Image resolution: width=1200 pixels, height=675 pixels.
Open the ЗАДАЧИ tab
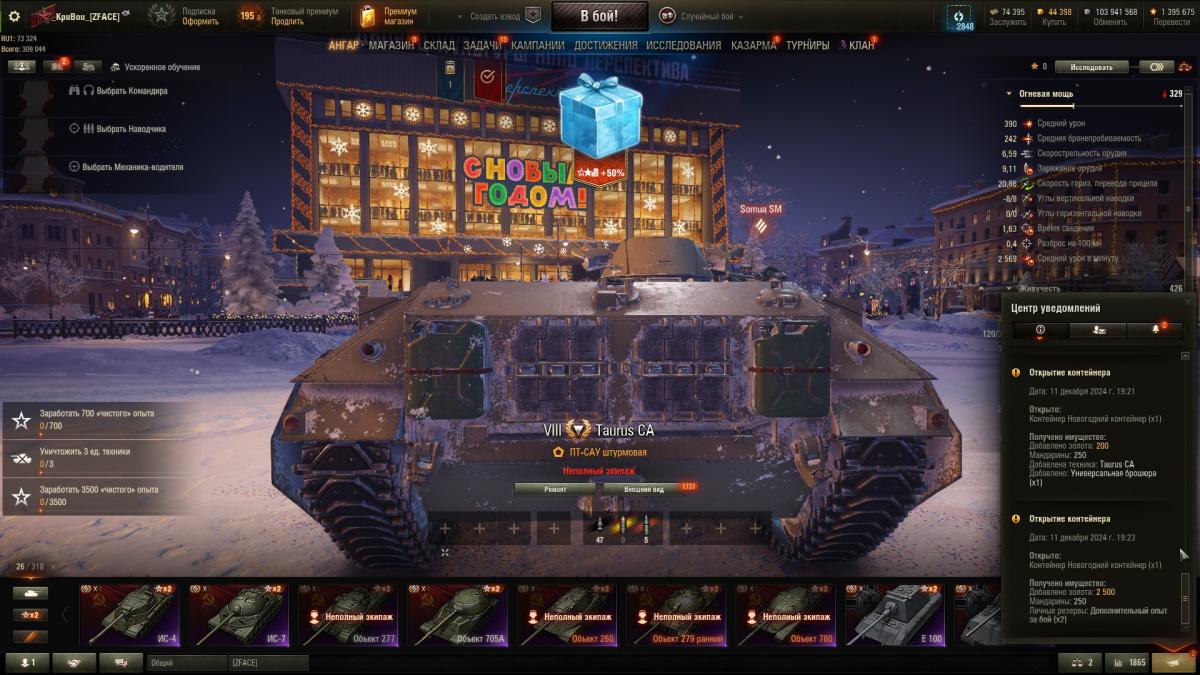click(483, 45)
